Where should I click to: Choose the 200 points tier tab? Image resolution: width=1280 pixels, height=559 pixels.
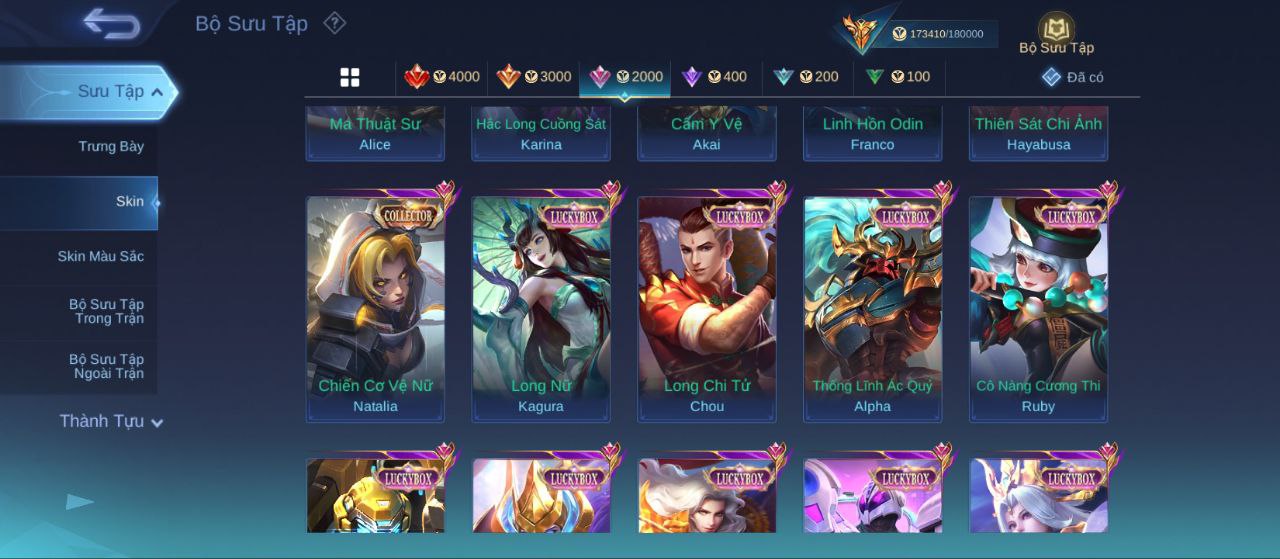[x=806, y=77]
